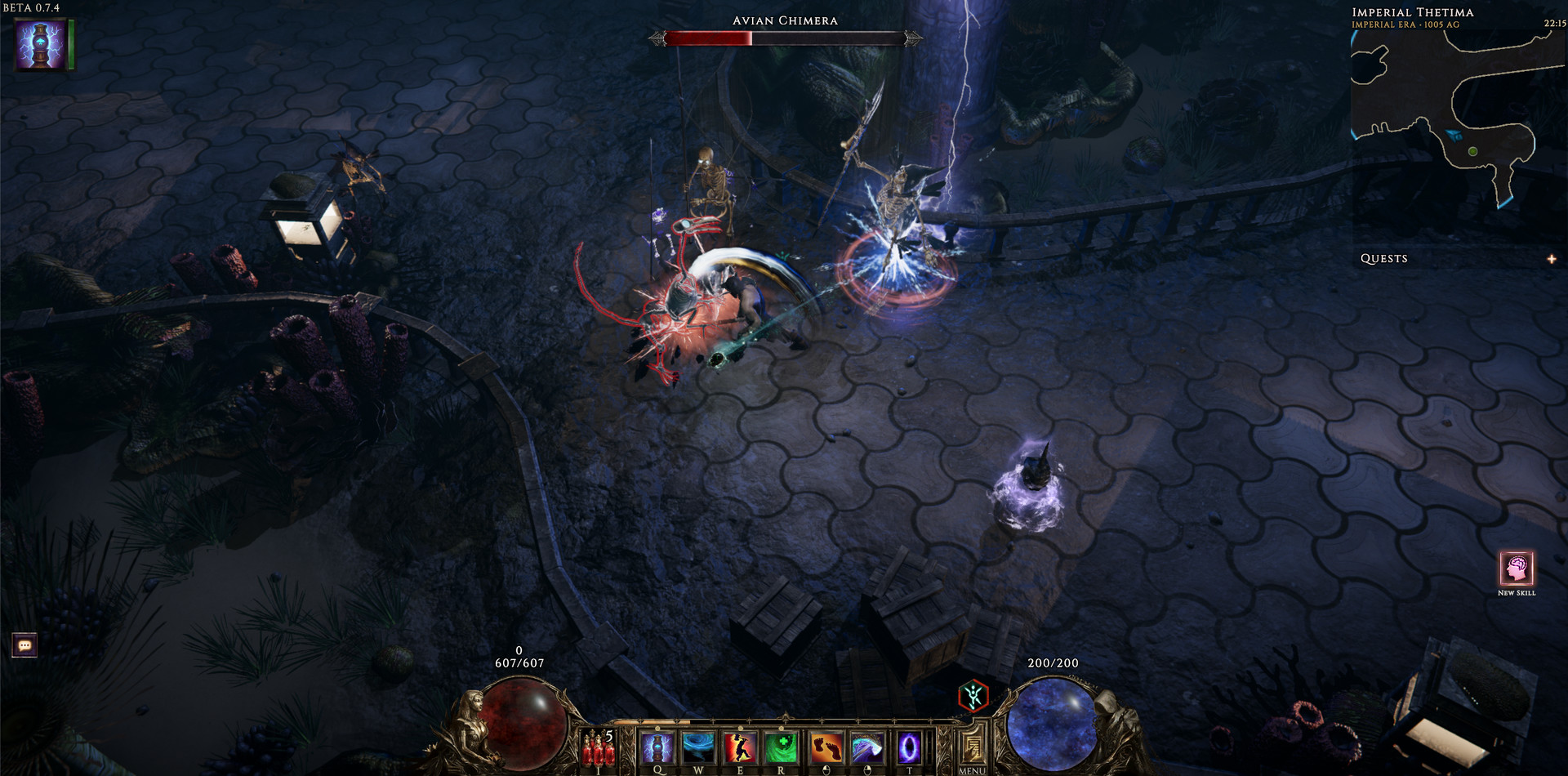Click the health potion belt with 5 potions

click(596, 750)
